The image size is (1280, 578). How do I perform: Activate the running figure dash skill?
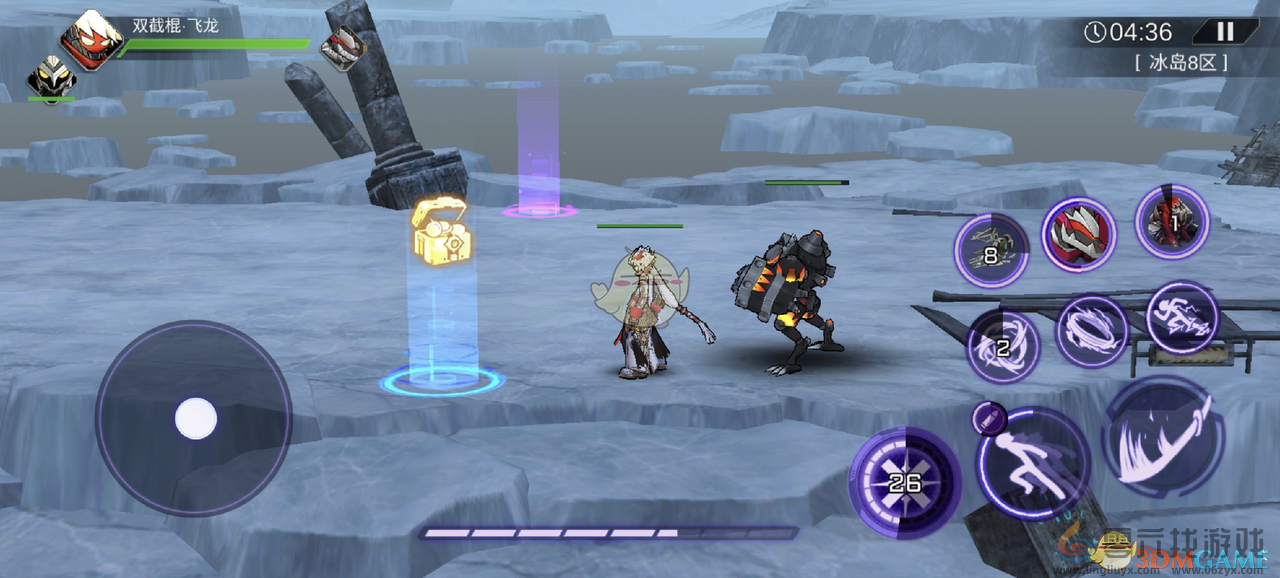pos(1032,462)
